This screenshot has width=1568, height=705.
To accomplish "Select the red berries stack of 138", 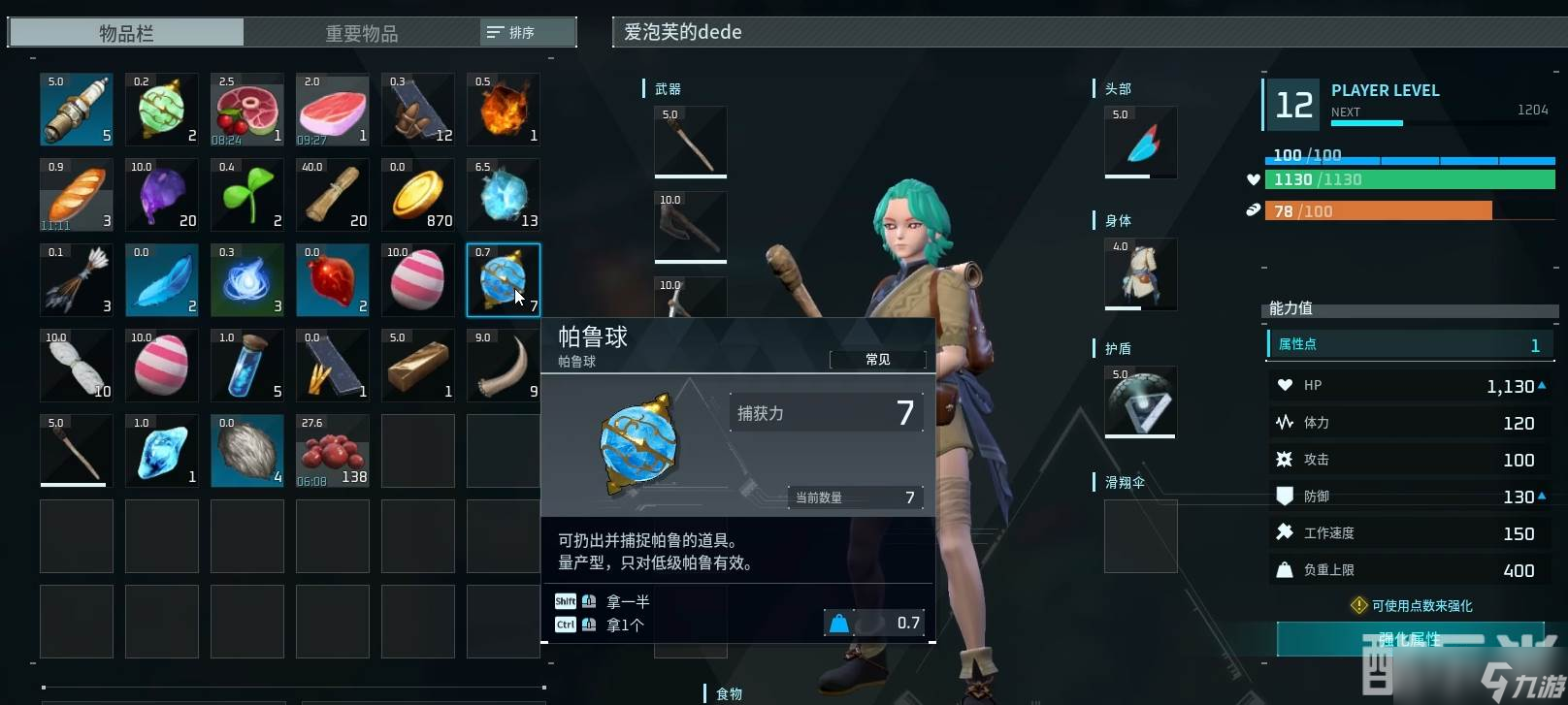I will 333,450.
